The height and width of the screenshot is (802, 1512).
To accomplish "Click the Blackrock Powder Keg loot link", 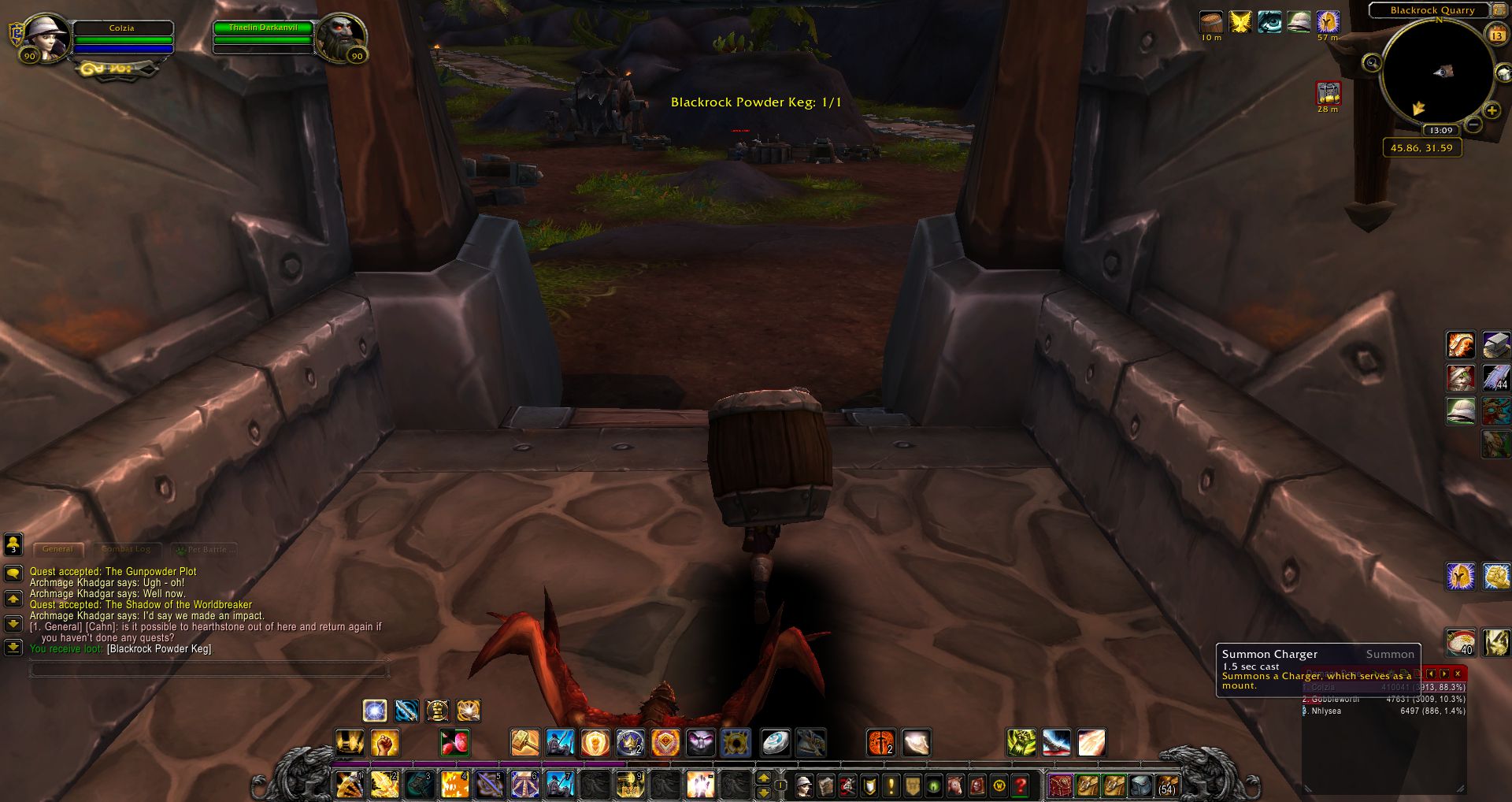I will (159, 649).
